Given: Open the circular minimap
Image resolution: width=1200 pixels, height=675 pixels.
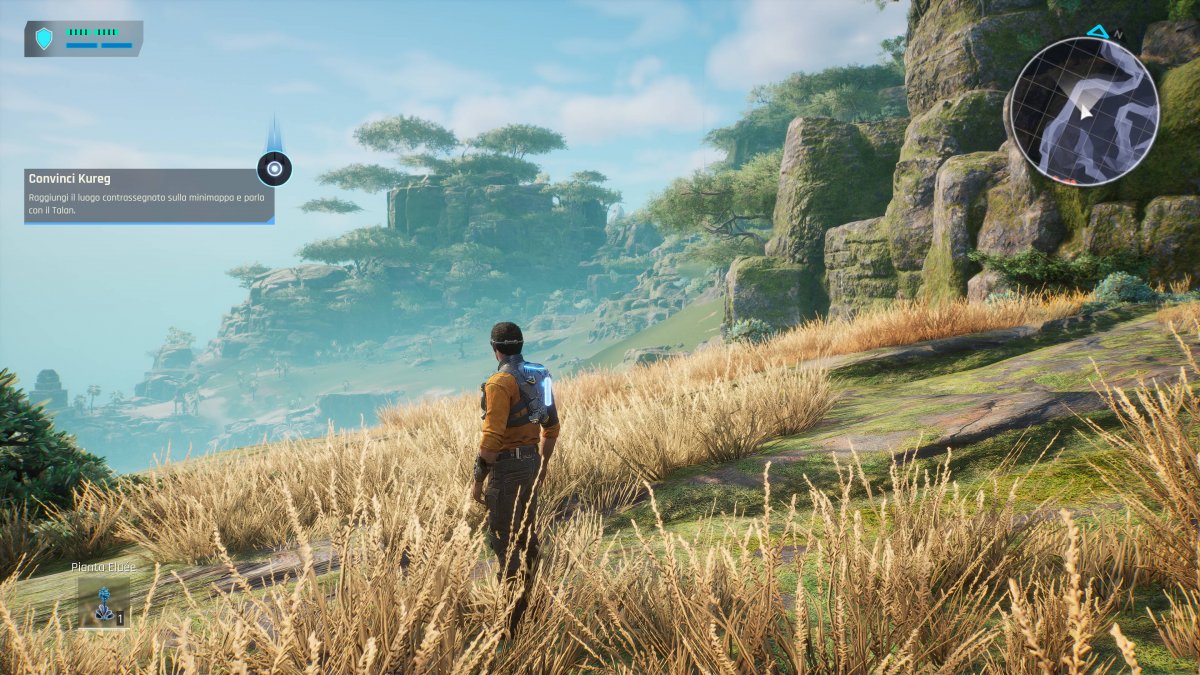Looking at the screenshot, I should coord(1084,111).
